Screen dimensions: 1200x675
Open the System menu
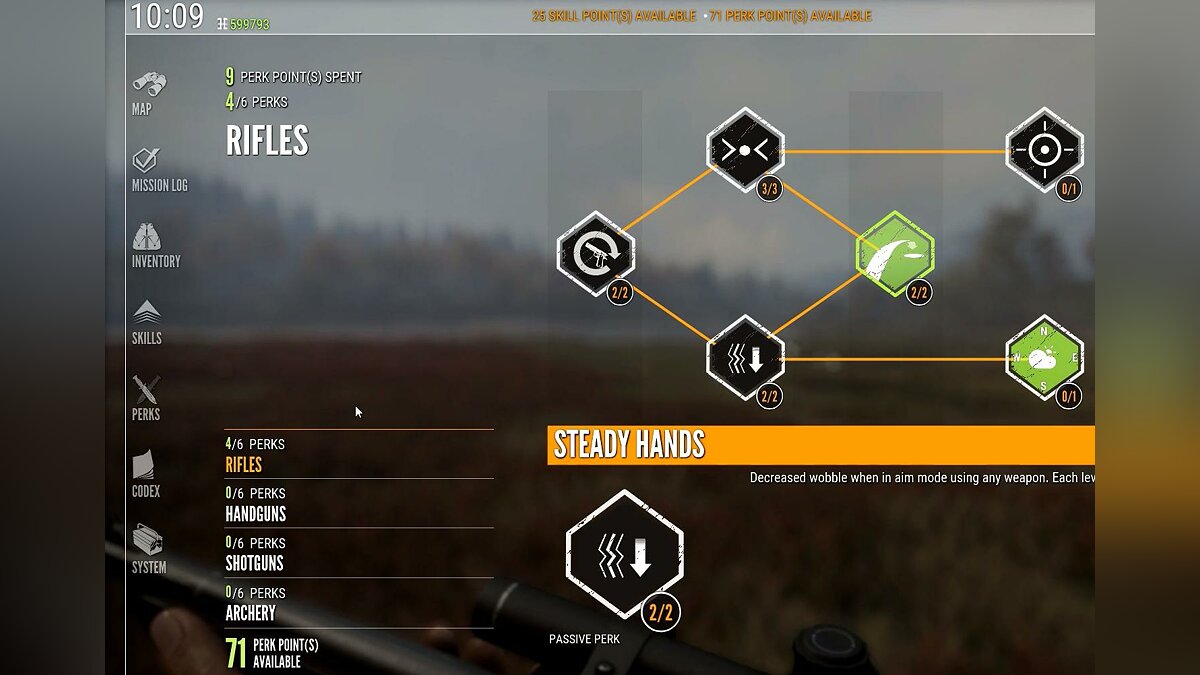coord(149,550)
